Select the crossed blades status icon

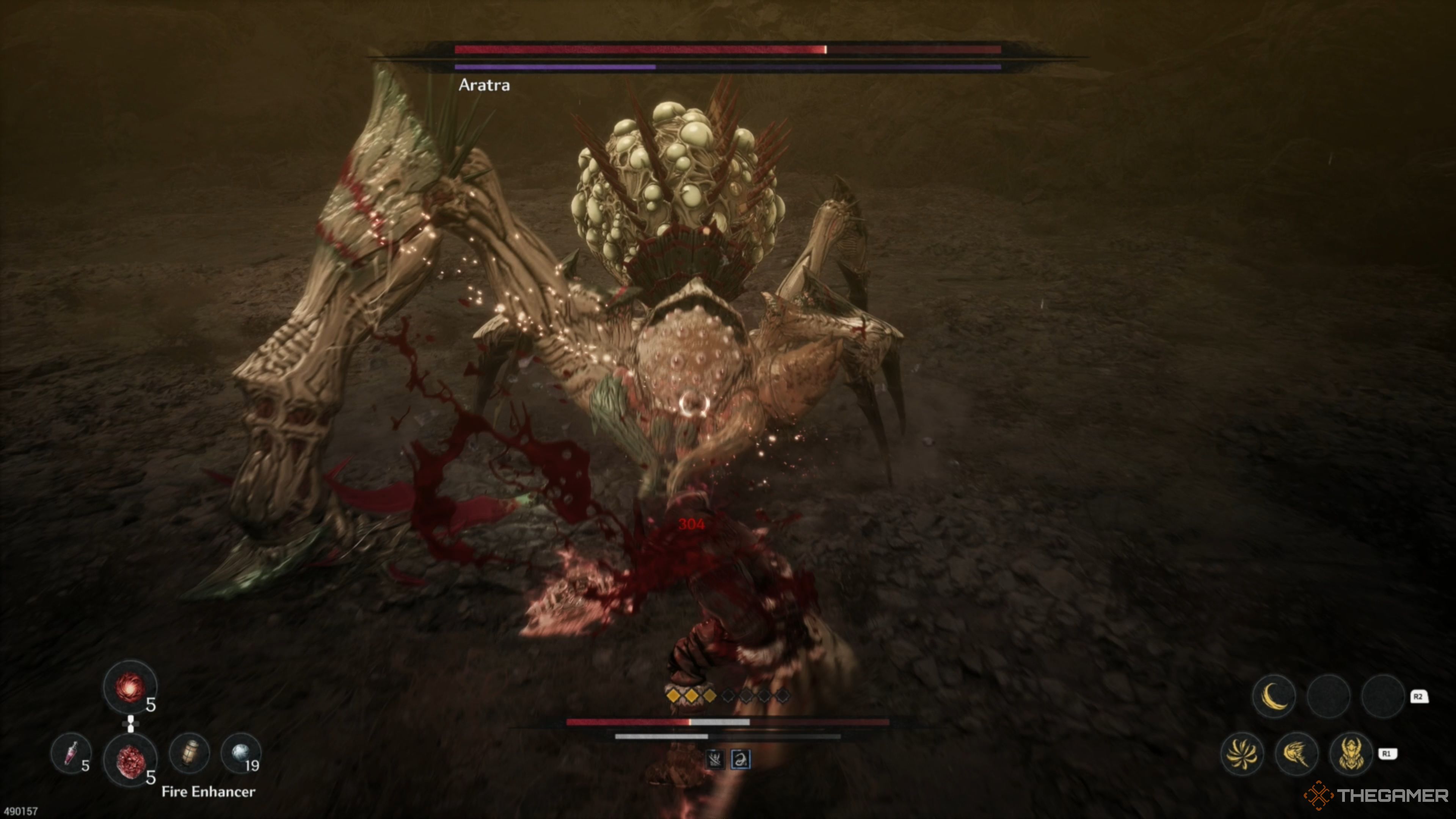point(715,759)
